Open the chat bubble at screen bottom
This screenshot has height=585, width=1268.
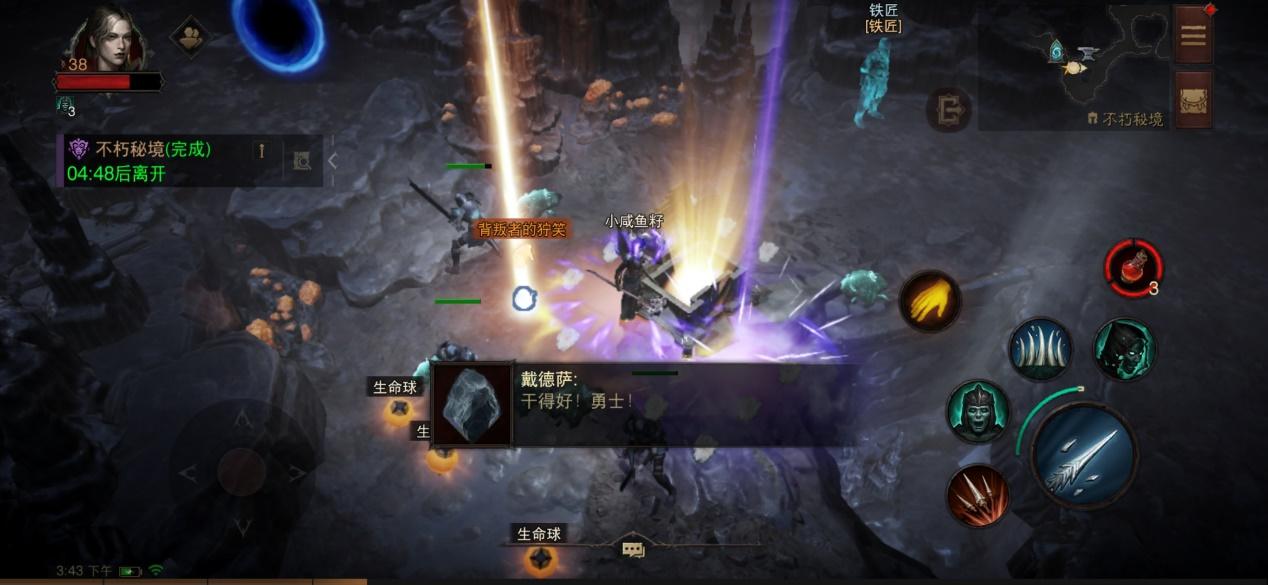[x=633, y=549]
